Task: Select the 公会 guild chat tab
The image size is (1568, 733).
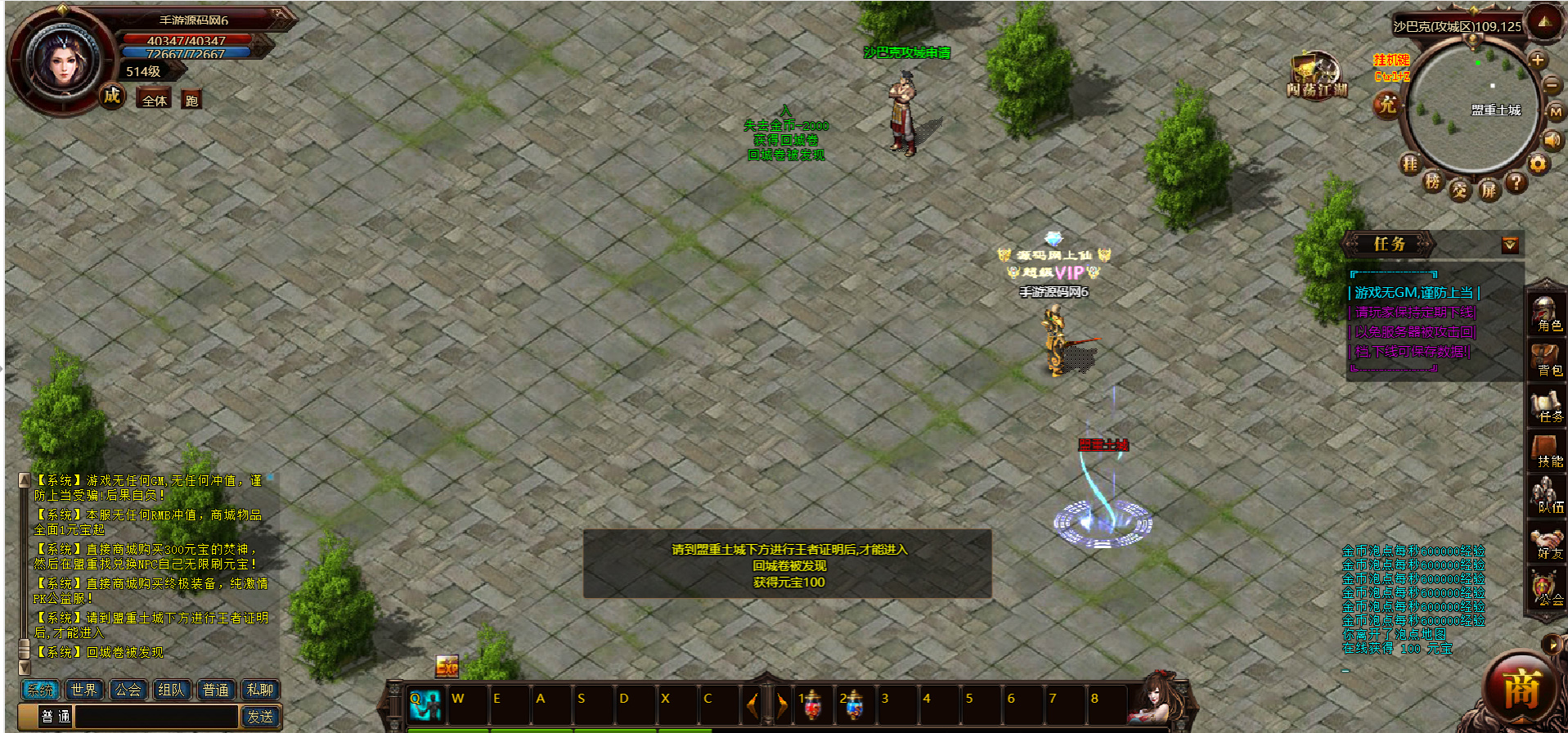Action: (128, 690)
